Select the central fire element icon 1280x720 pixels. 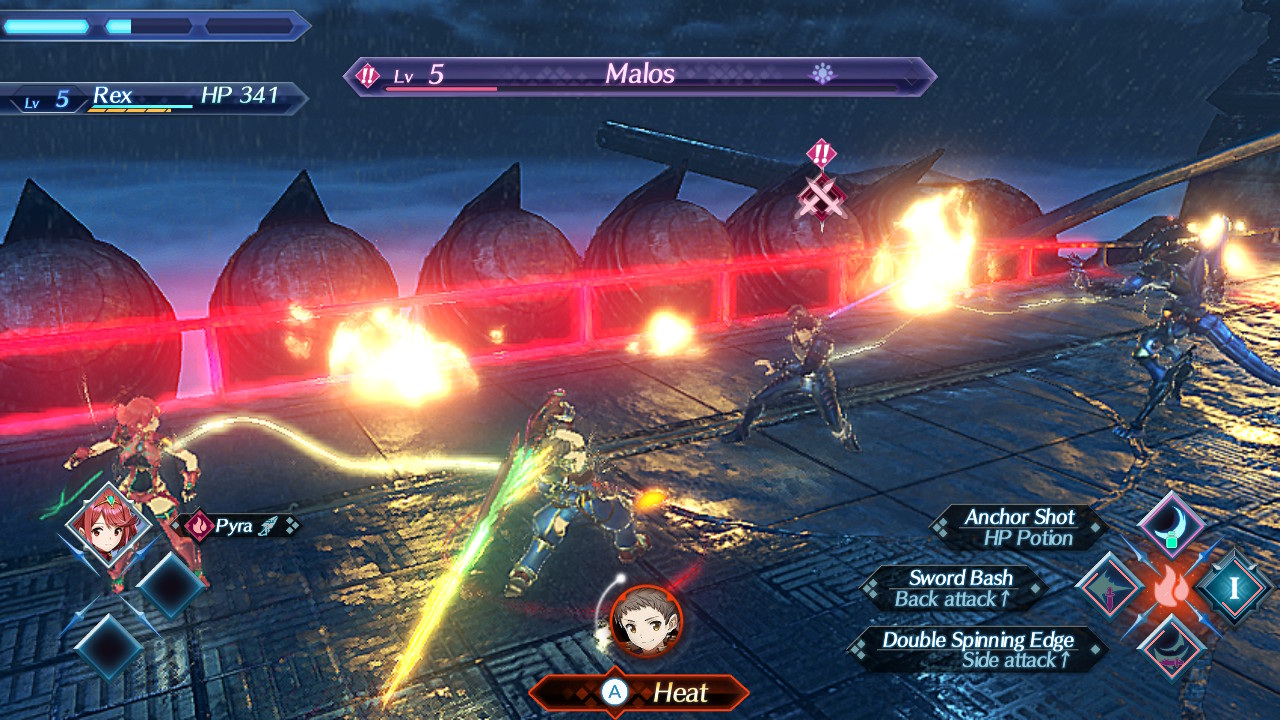point(1171,587)
